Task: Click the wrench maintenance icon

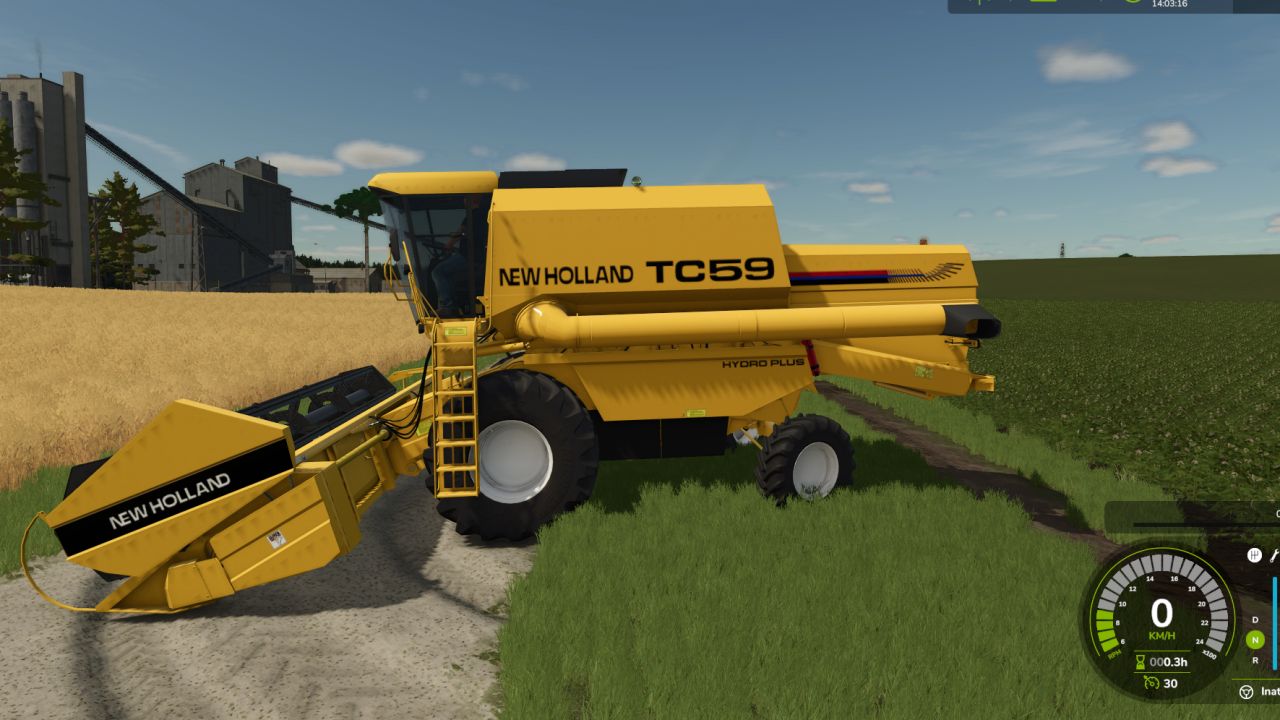Action: [x=1275, y=555]
